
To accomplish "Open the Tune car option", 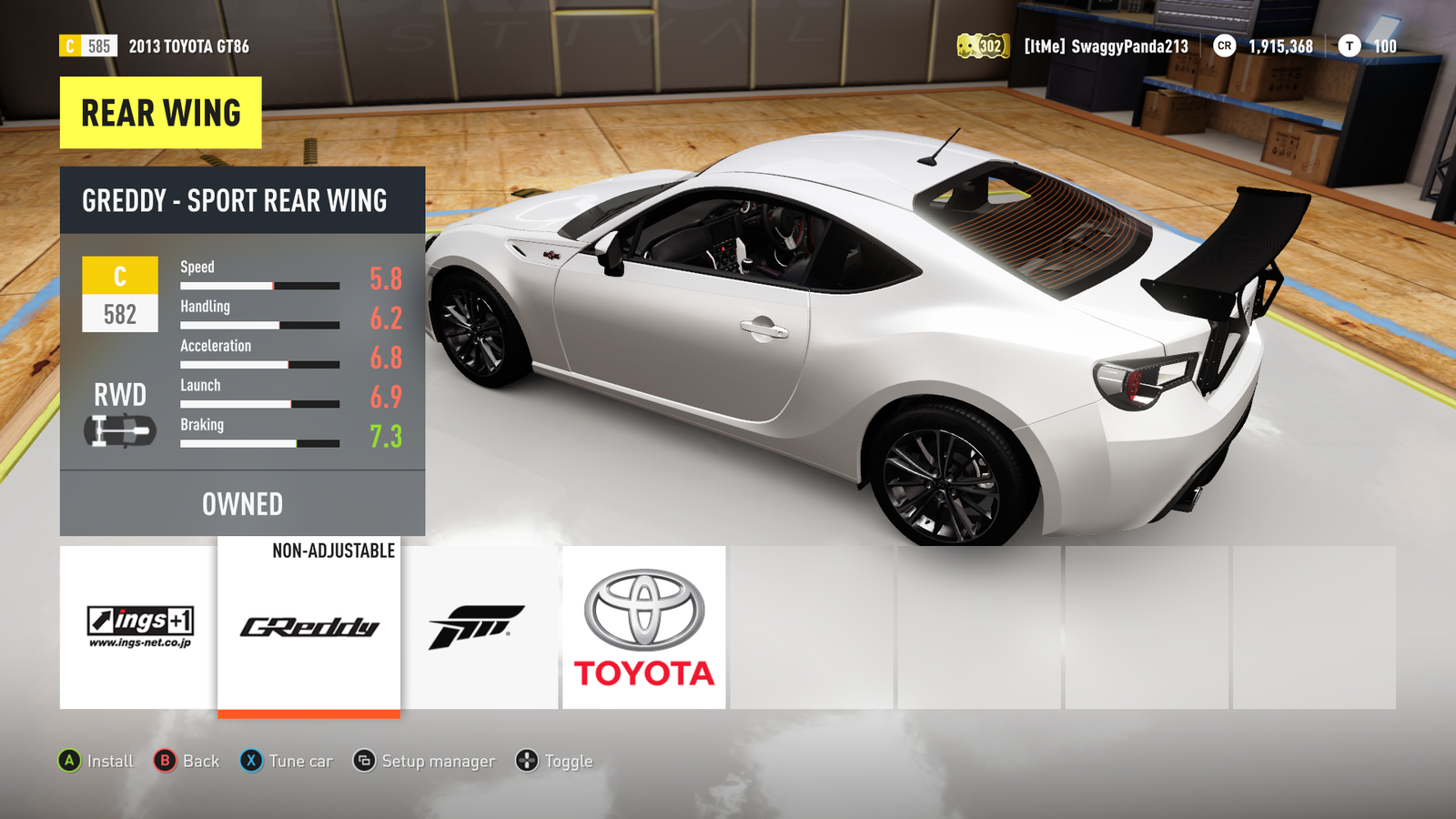I will pyautogui.click(x=287, y=761).
